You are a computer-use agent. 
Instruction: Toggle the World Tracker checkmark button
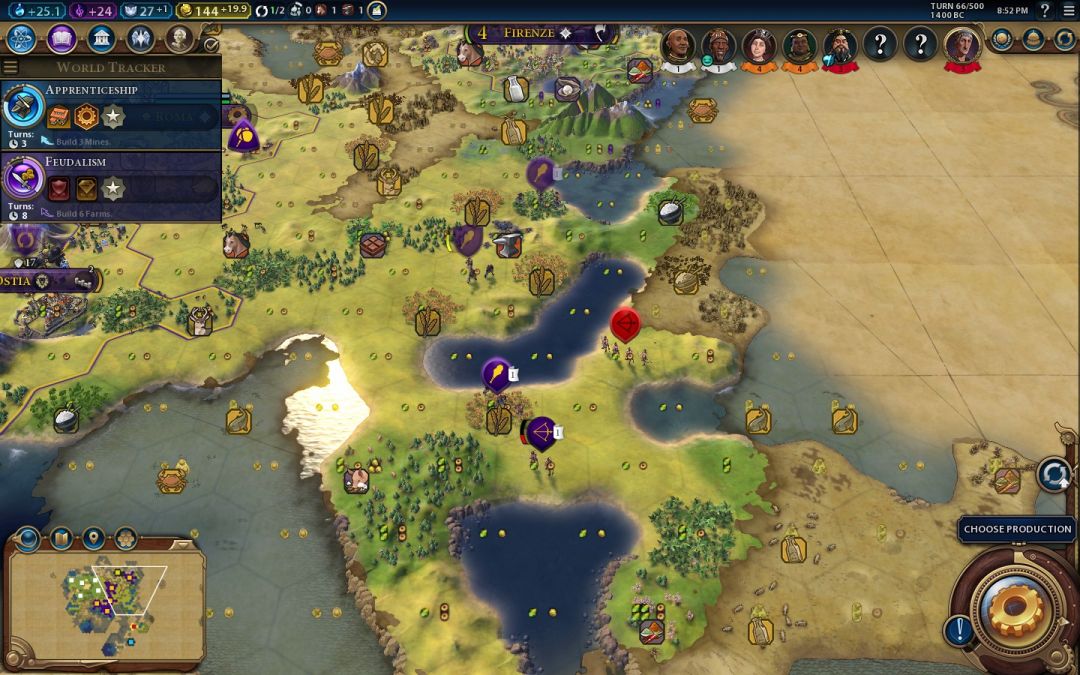pos(211,44)
